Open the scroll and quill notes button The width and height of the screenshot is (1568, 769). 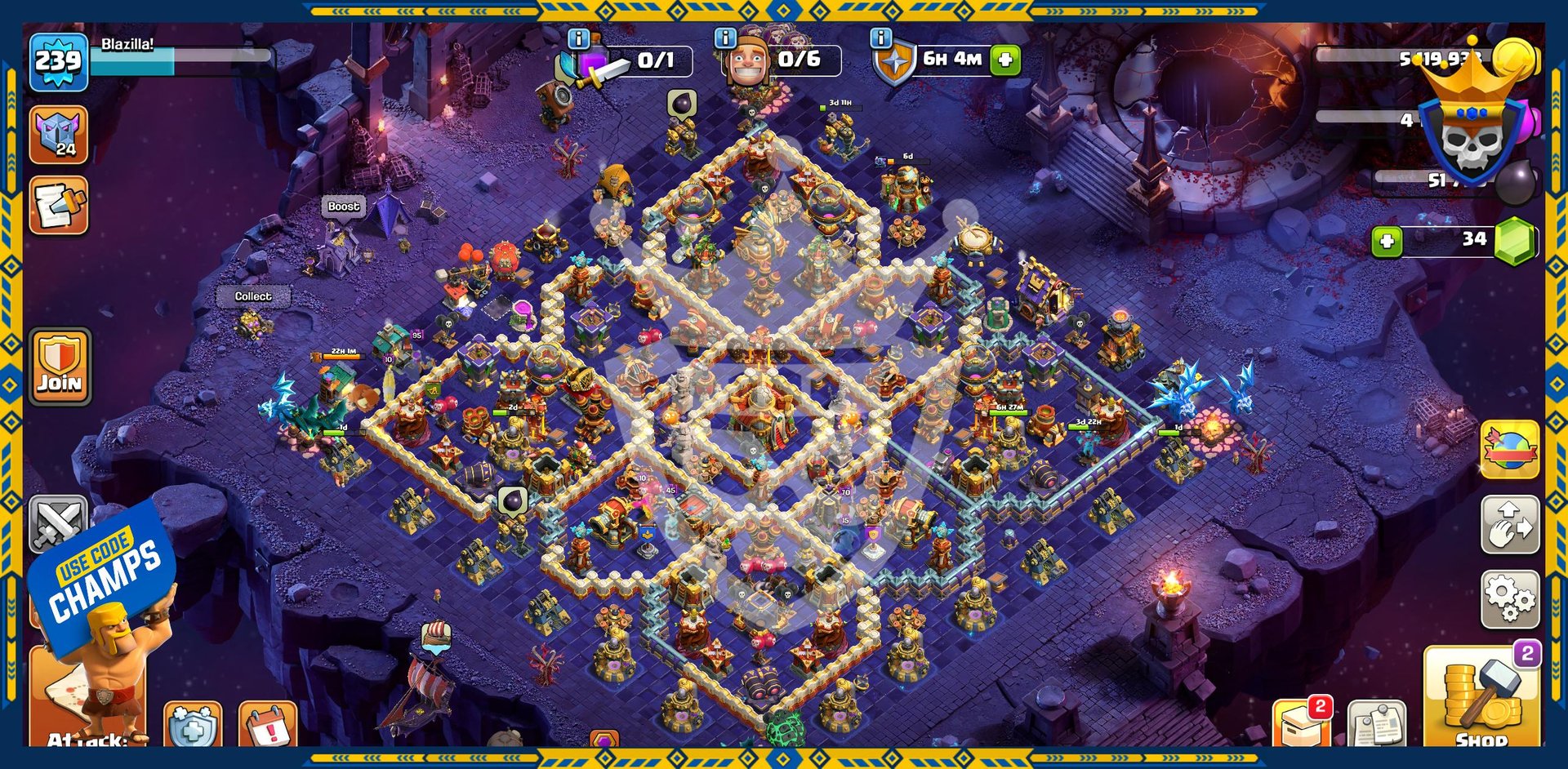[x=58, y=206]
